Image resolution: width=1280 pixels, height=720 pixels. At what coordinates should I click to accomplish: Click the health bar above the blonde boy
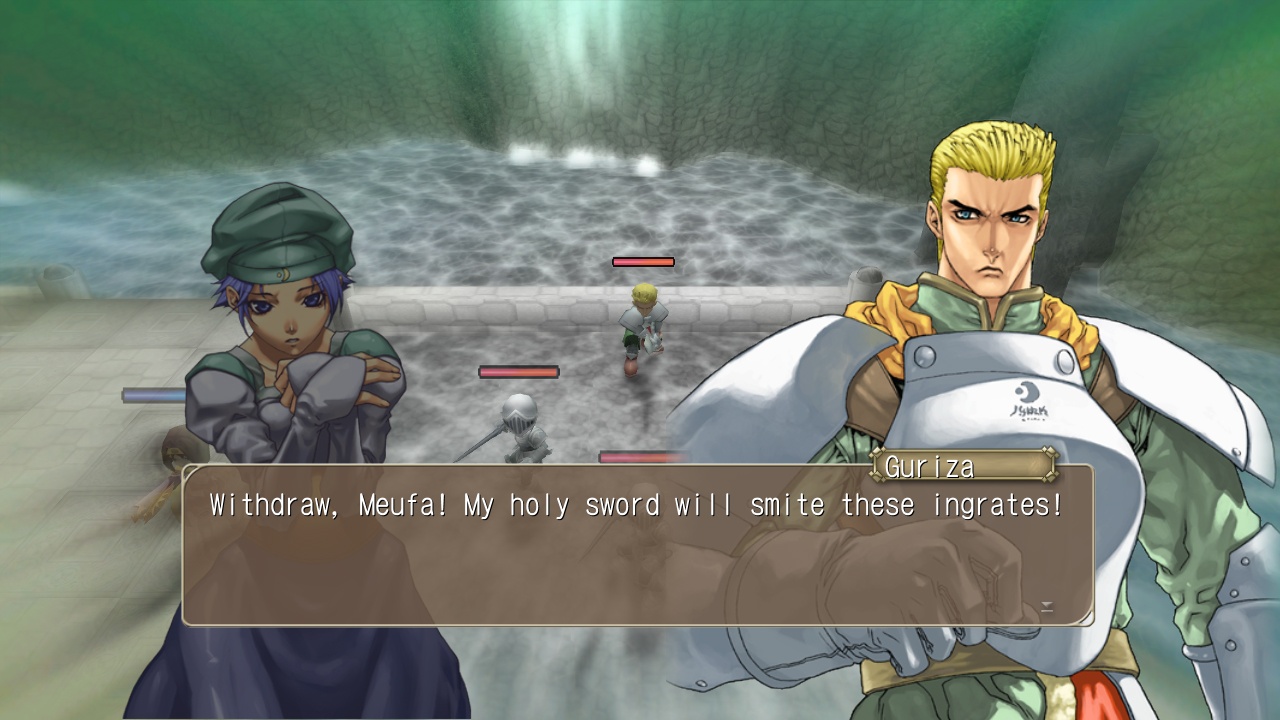point(645,261)
